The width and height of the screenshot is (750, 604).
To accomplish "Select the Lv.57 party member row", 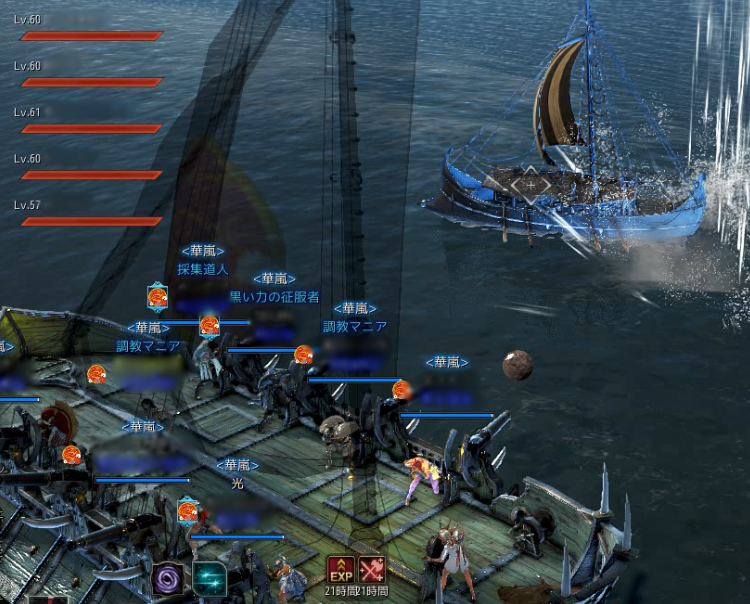I will (90, 214).
